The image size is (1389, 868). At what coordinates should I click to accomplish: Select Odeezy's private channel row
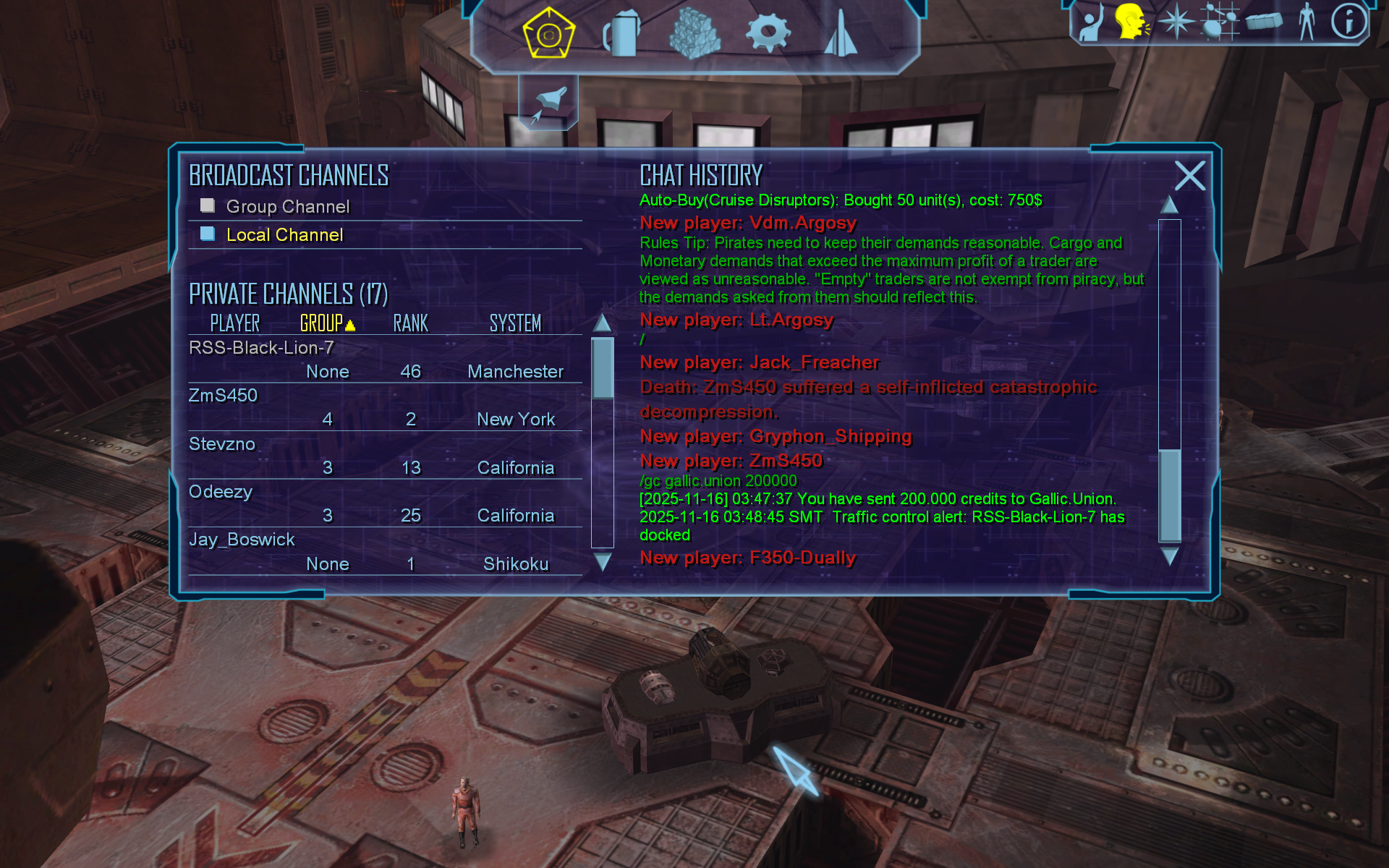tap(221, 492)
